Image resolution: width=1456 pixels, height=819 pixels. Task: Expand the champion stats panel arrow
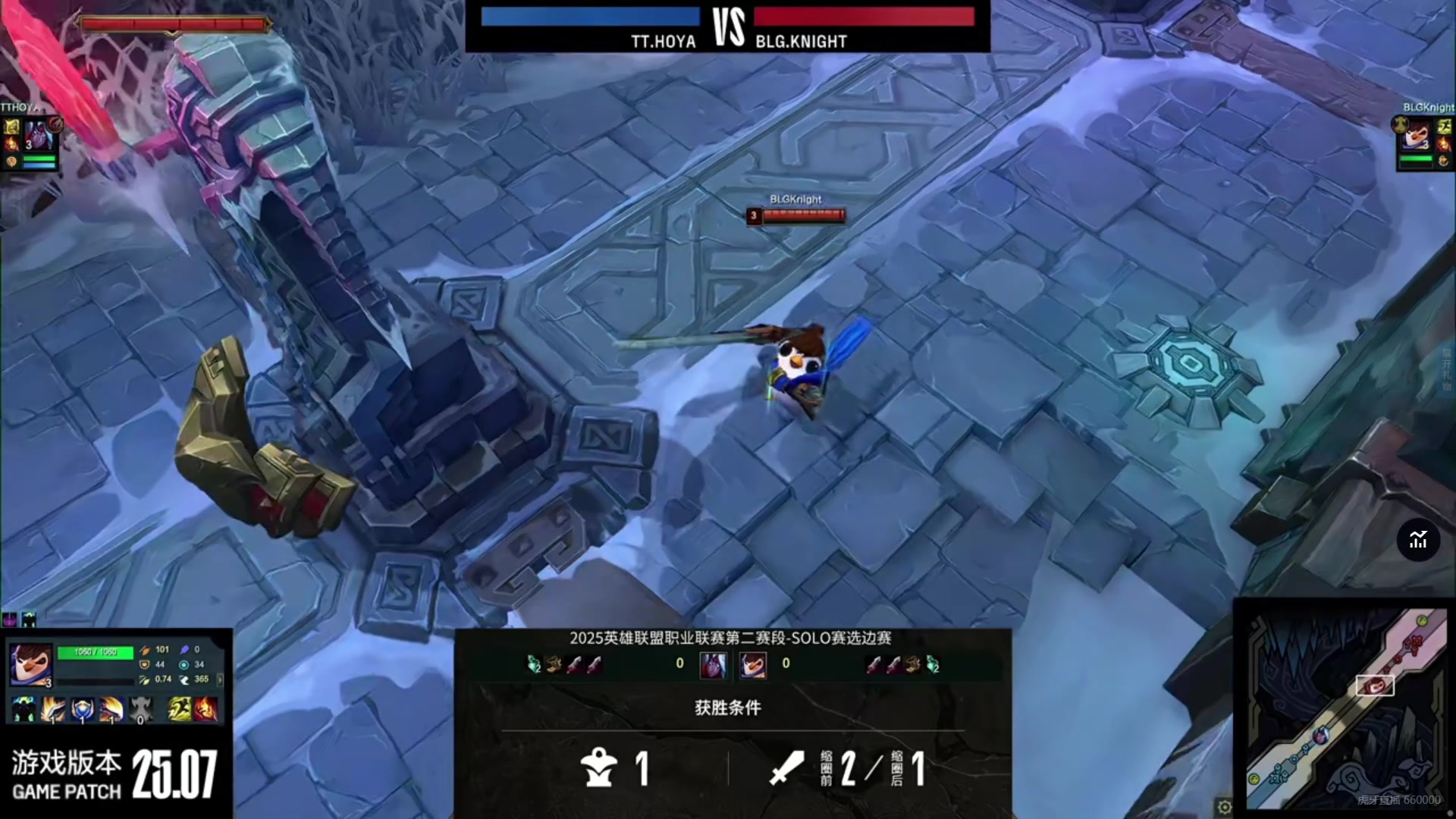point(220,679)
